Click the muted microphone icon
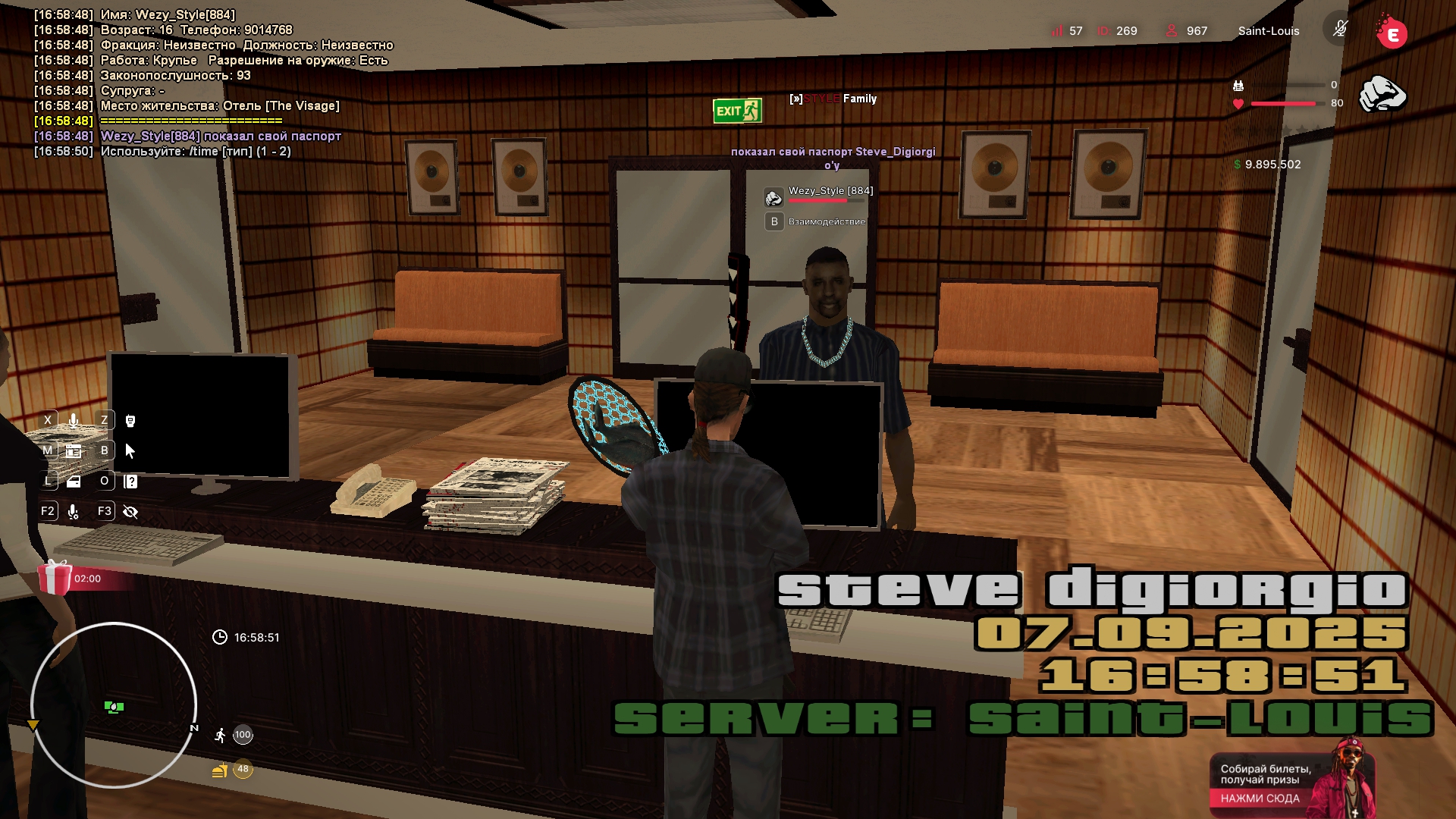Screen dimensions: 1456x819 1340,30
